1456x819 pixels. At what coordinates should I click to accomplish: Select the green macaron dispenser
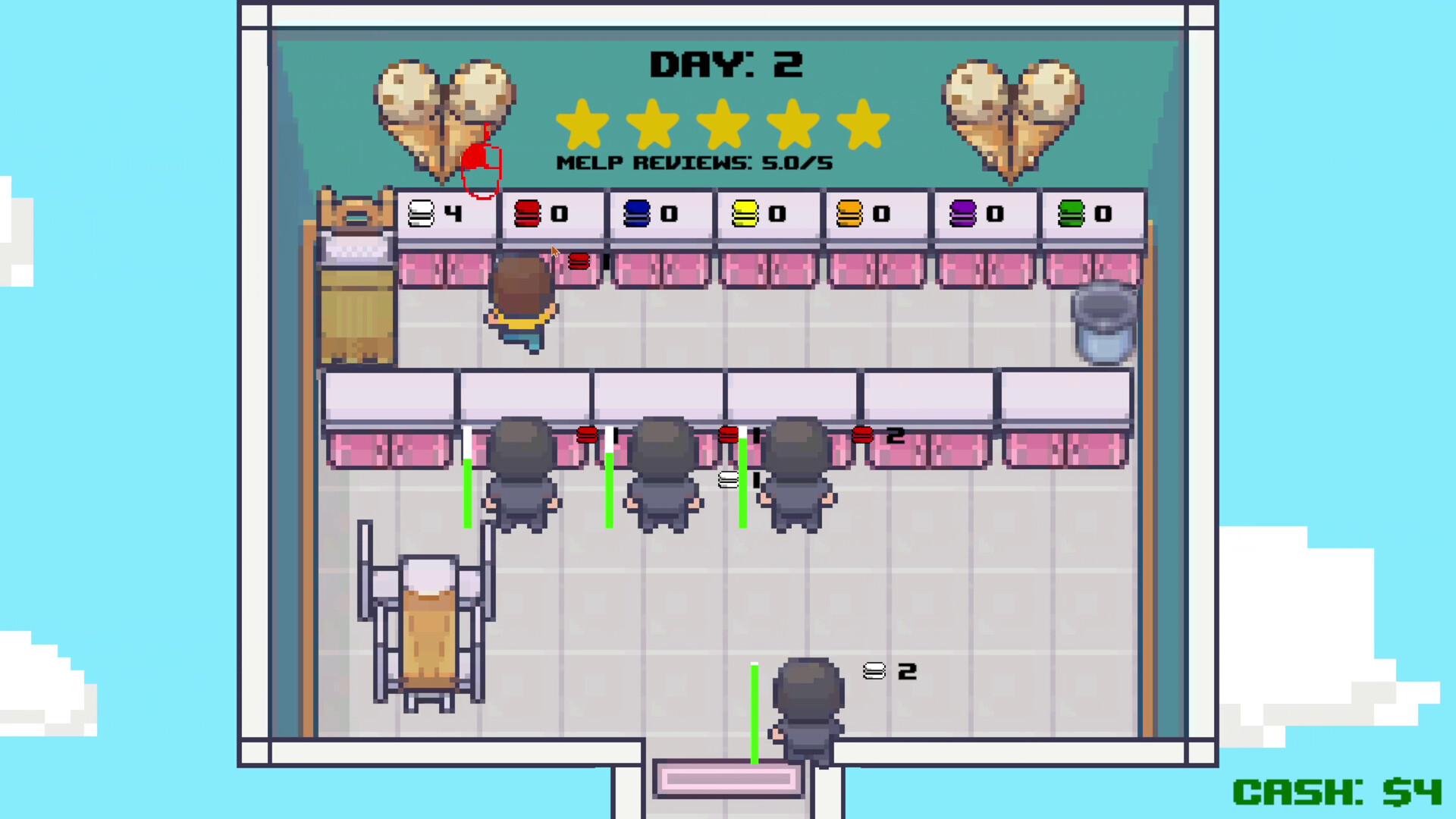(1093, 215)
